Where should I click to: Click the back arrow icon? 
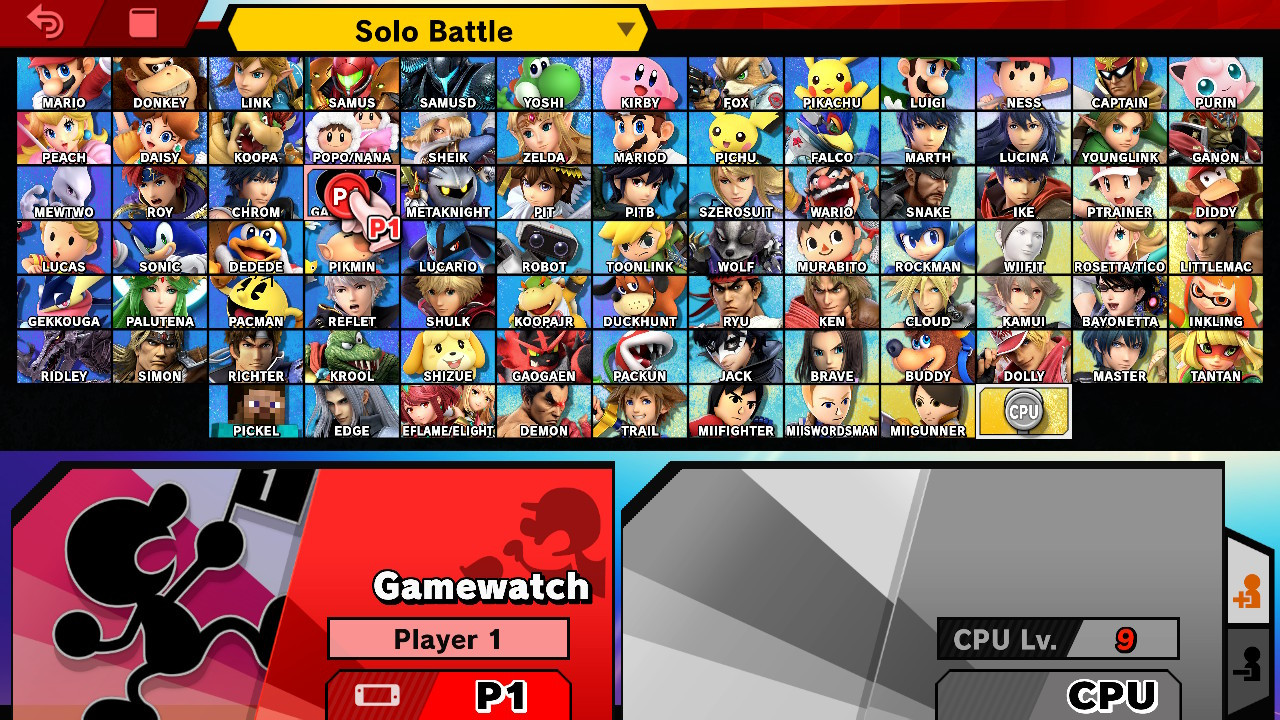click(45, 22)
